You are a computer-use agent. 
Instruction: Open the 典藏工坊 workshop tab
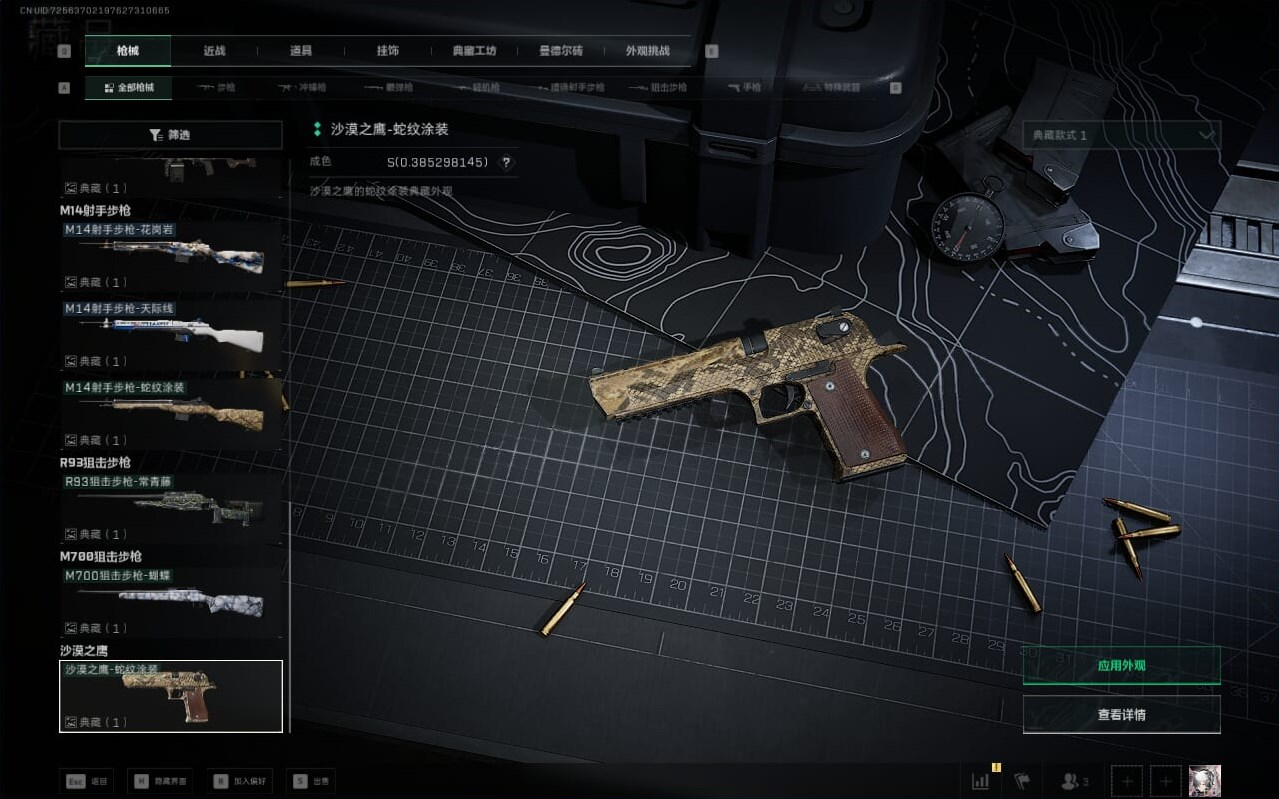(474, 50)
